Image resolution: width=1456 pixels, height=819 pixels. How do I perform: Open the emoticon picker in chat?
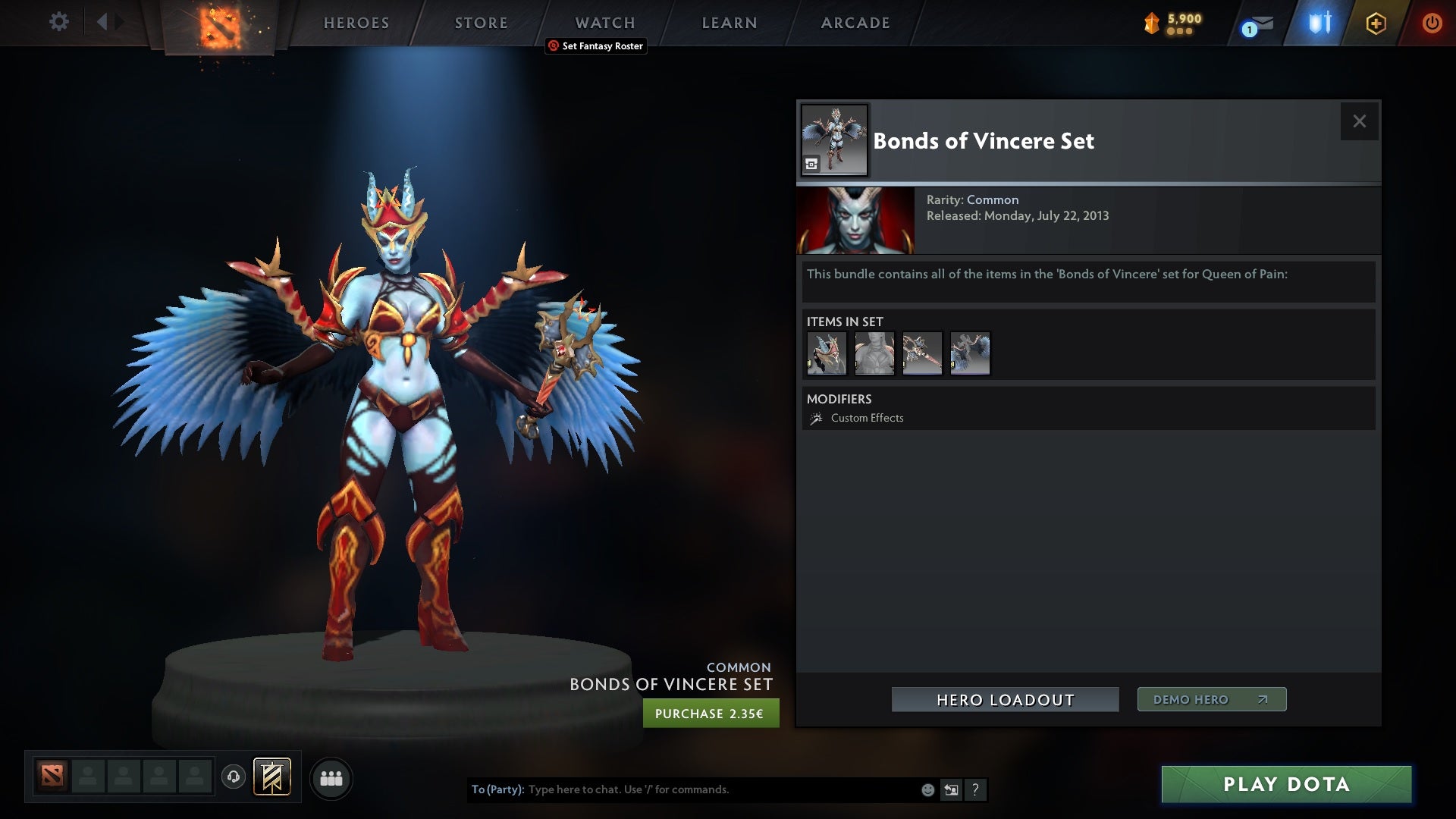click(x=927, y=789)
